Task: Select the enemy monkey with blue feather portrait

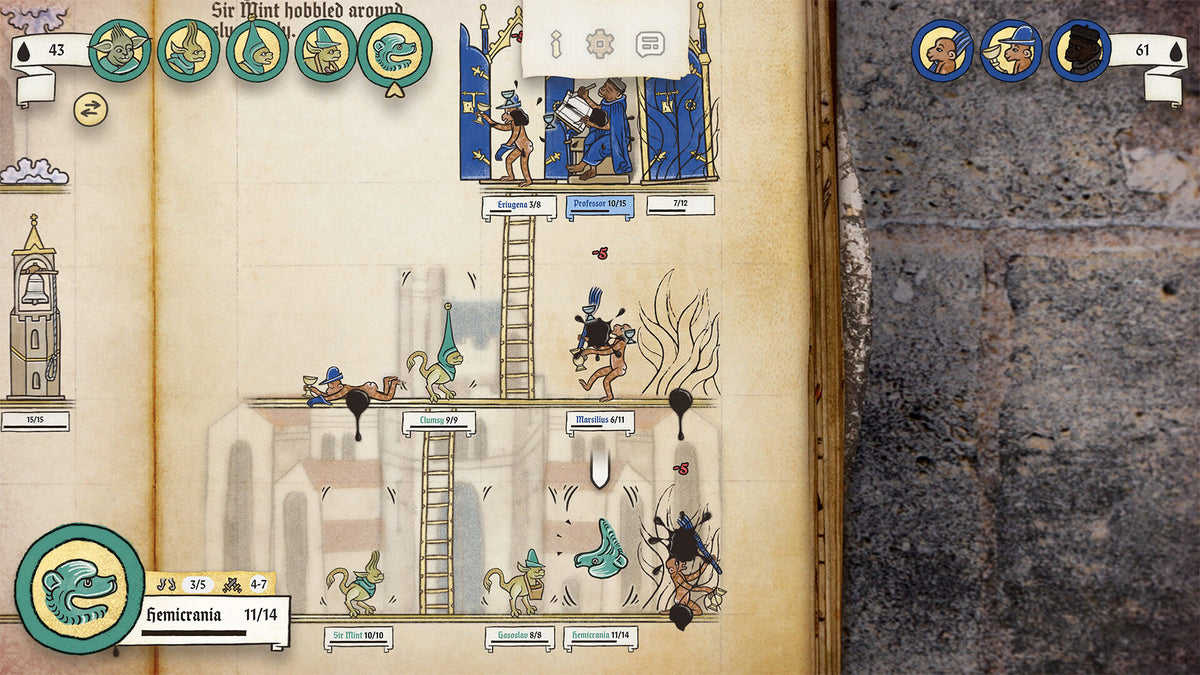Action: [x=942, y=50]
